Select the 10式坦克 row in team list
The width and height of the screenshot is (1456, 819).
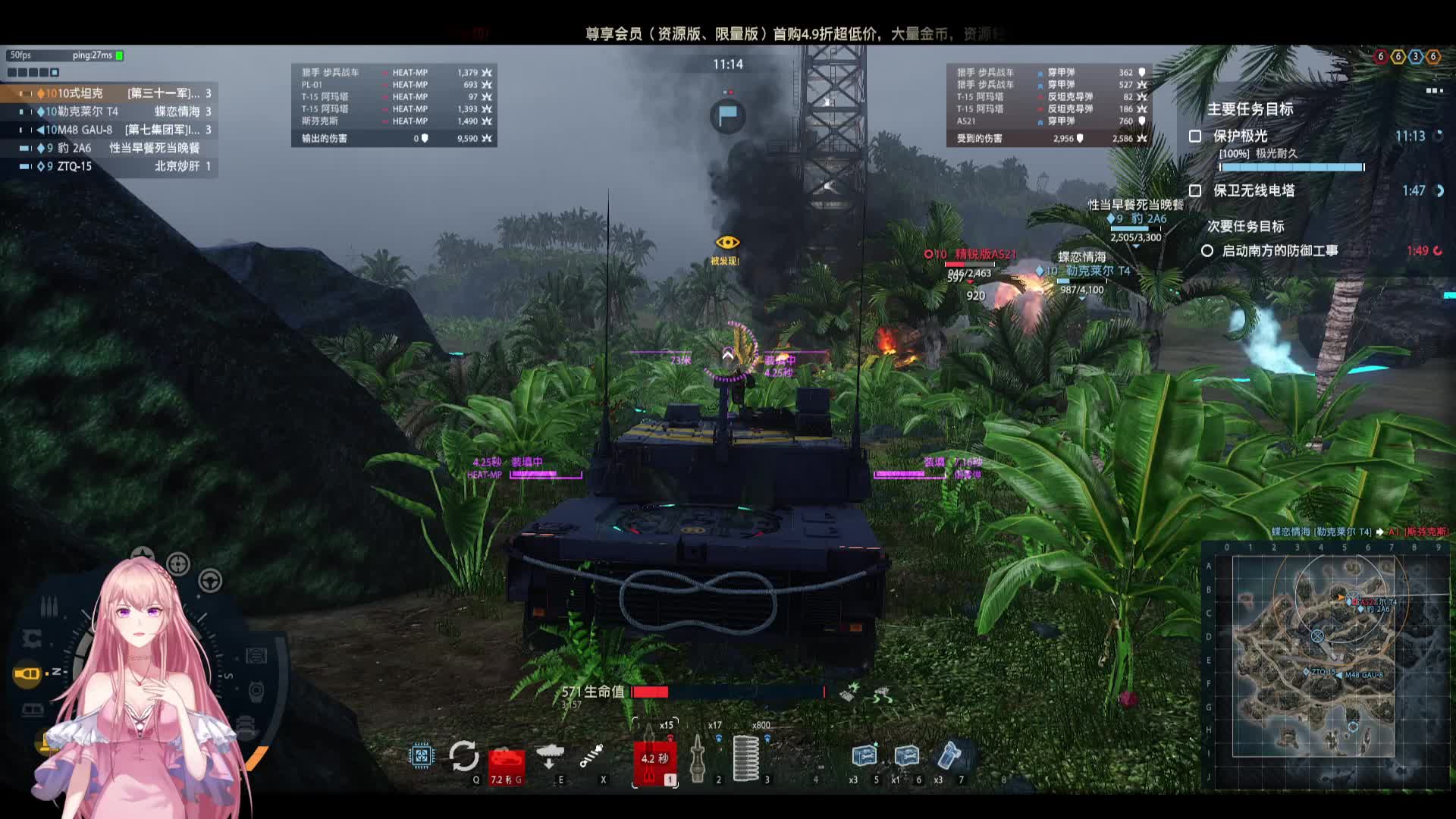pos(114,93)
